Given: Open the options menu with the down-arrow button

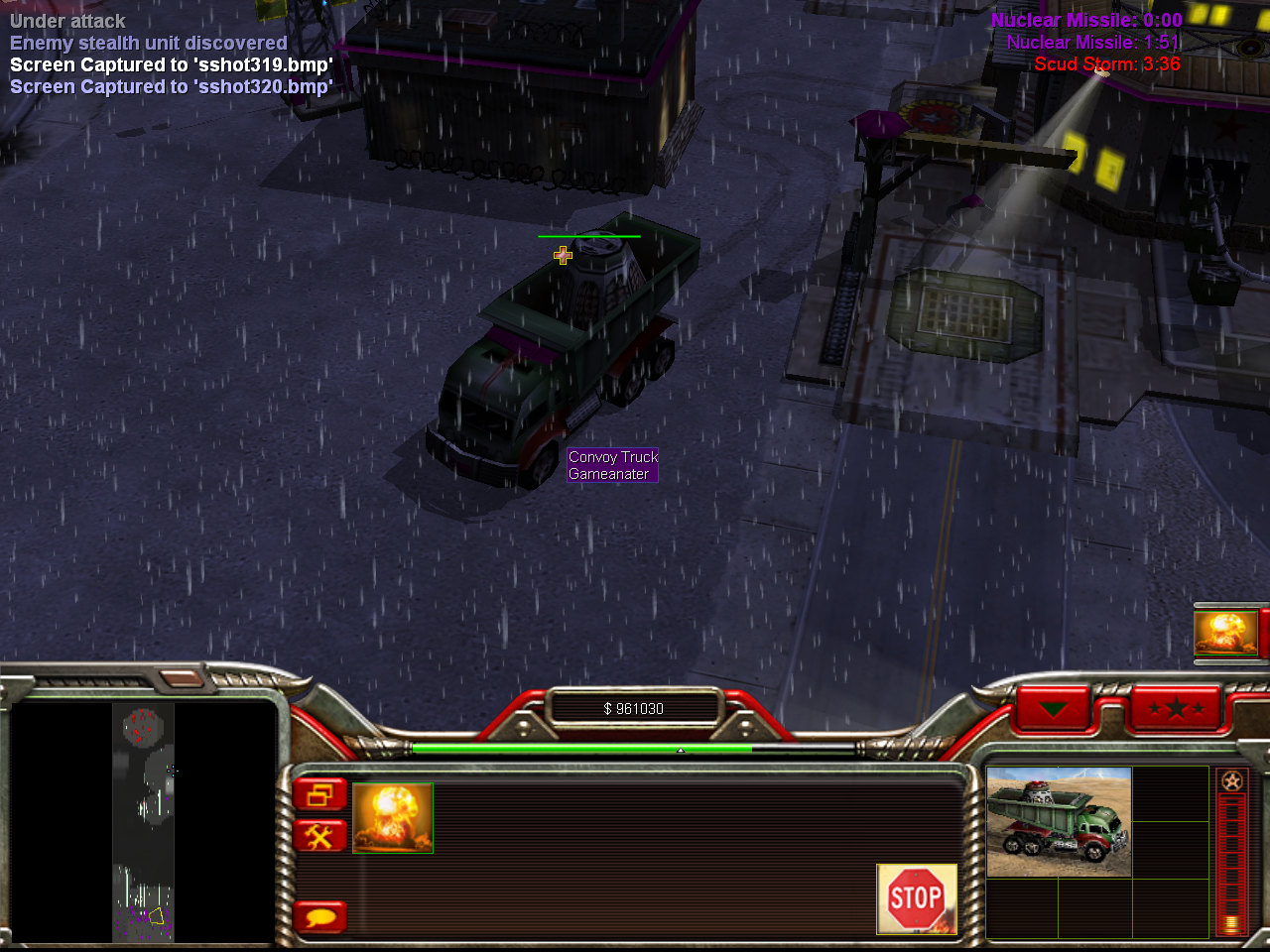Looking at the screenshot, I should click(1053, 709).
